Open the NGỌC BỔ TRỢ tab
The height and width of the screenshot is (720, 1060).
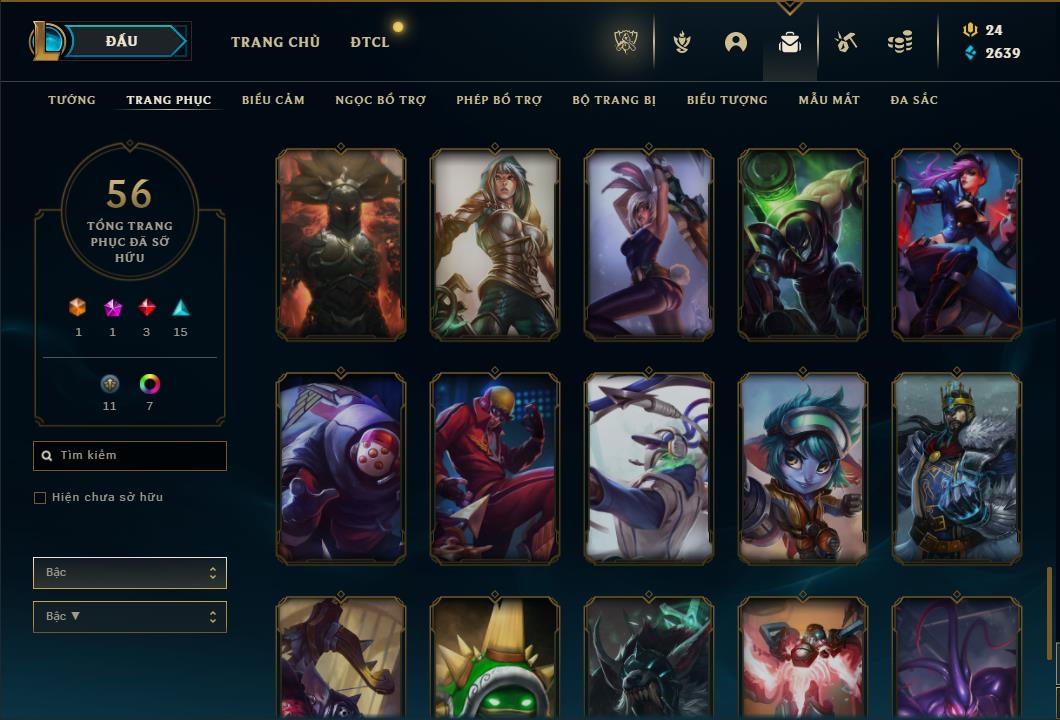pyautogui.click(x=380, y=100)
